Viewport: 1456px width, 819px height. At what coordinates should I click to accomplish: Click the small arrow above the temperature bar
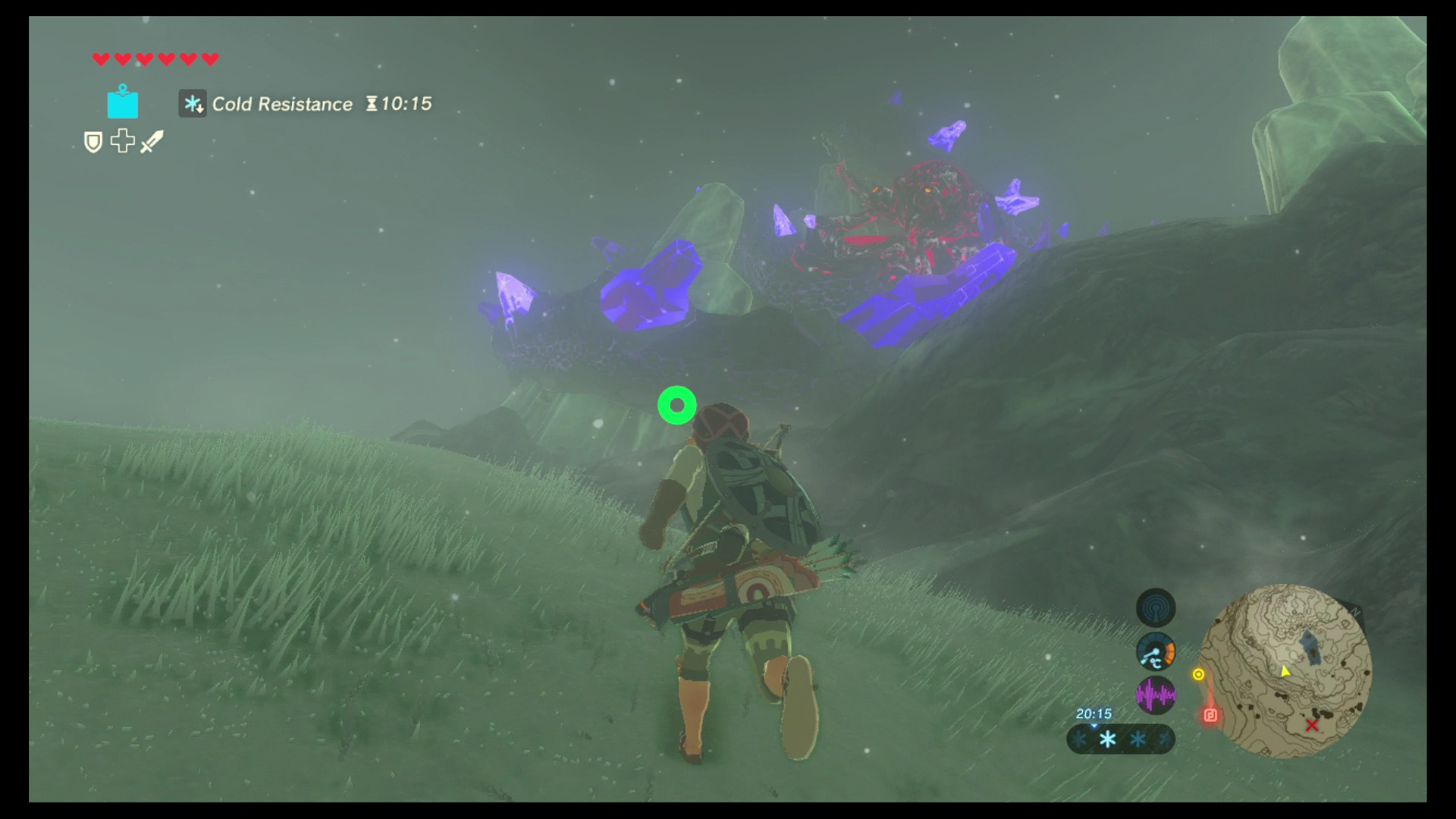click(x=1094, y=726)
